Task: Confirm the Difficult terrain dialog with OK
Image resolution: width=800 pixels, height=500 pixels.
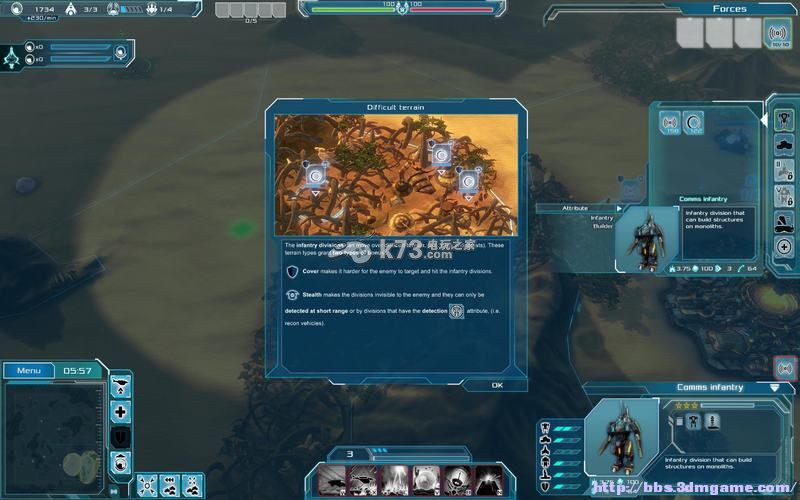Action: (x=496, y=385)
